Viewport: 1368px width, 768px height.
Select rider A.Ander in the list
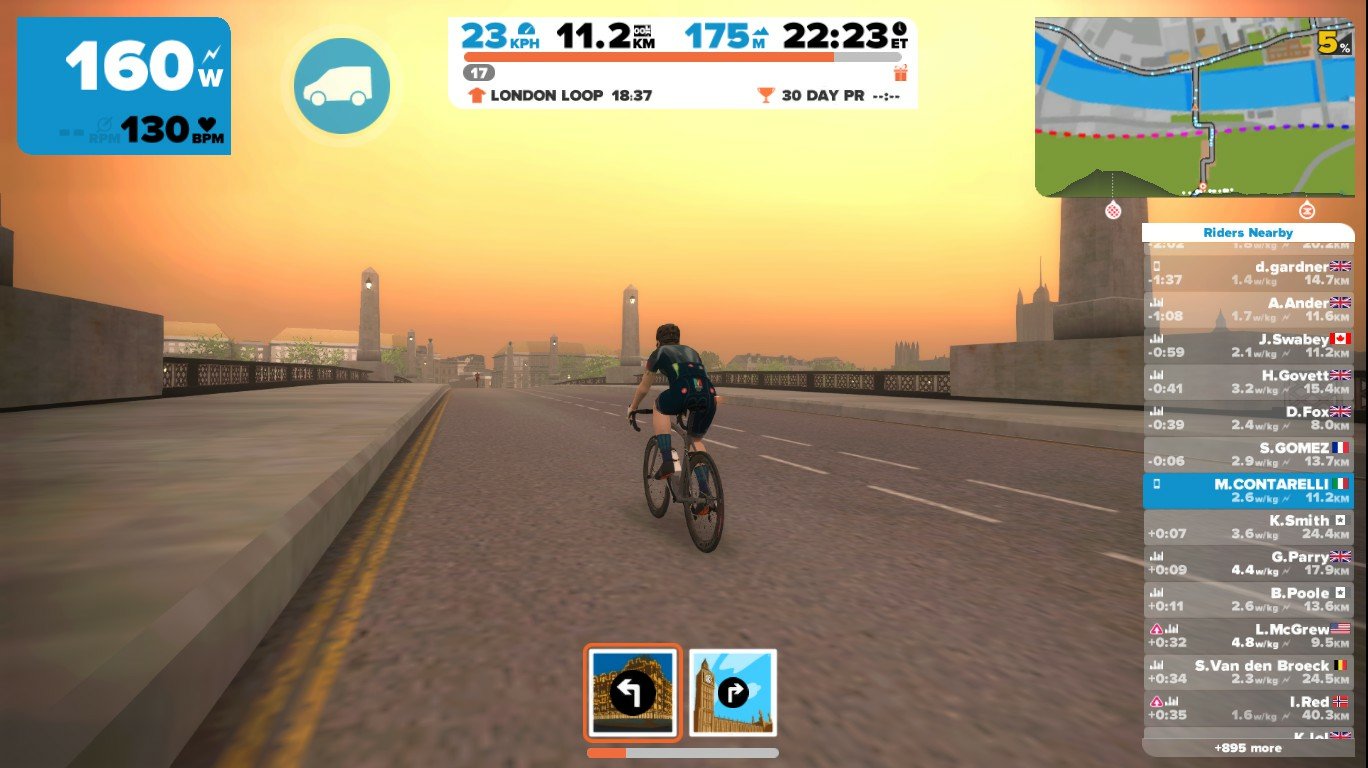click(1247, 309)
